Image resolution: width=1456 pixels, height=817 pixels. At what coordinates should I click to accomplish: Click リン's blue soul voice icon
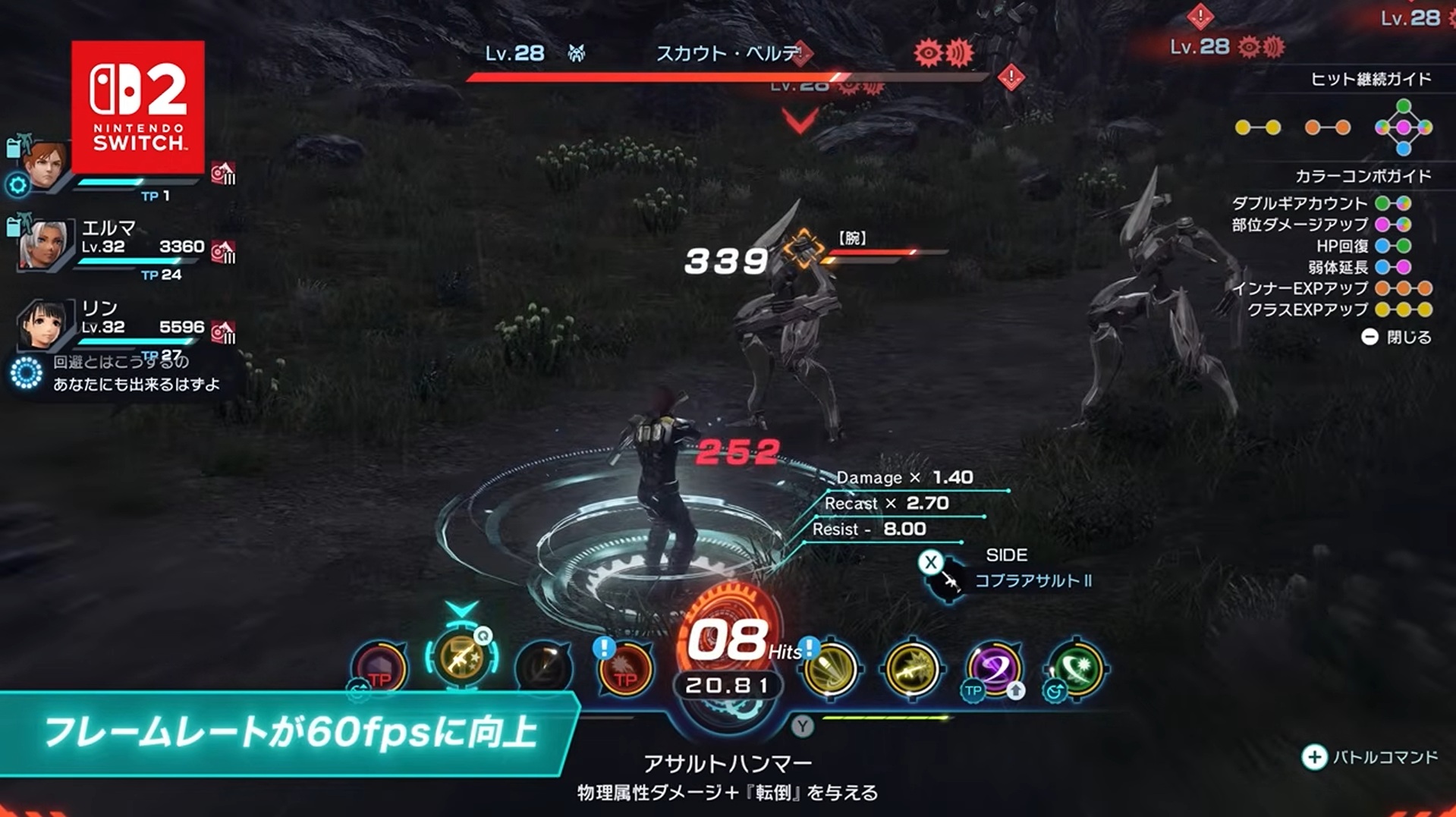(27, 372)
